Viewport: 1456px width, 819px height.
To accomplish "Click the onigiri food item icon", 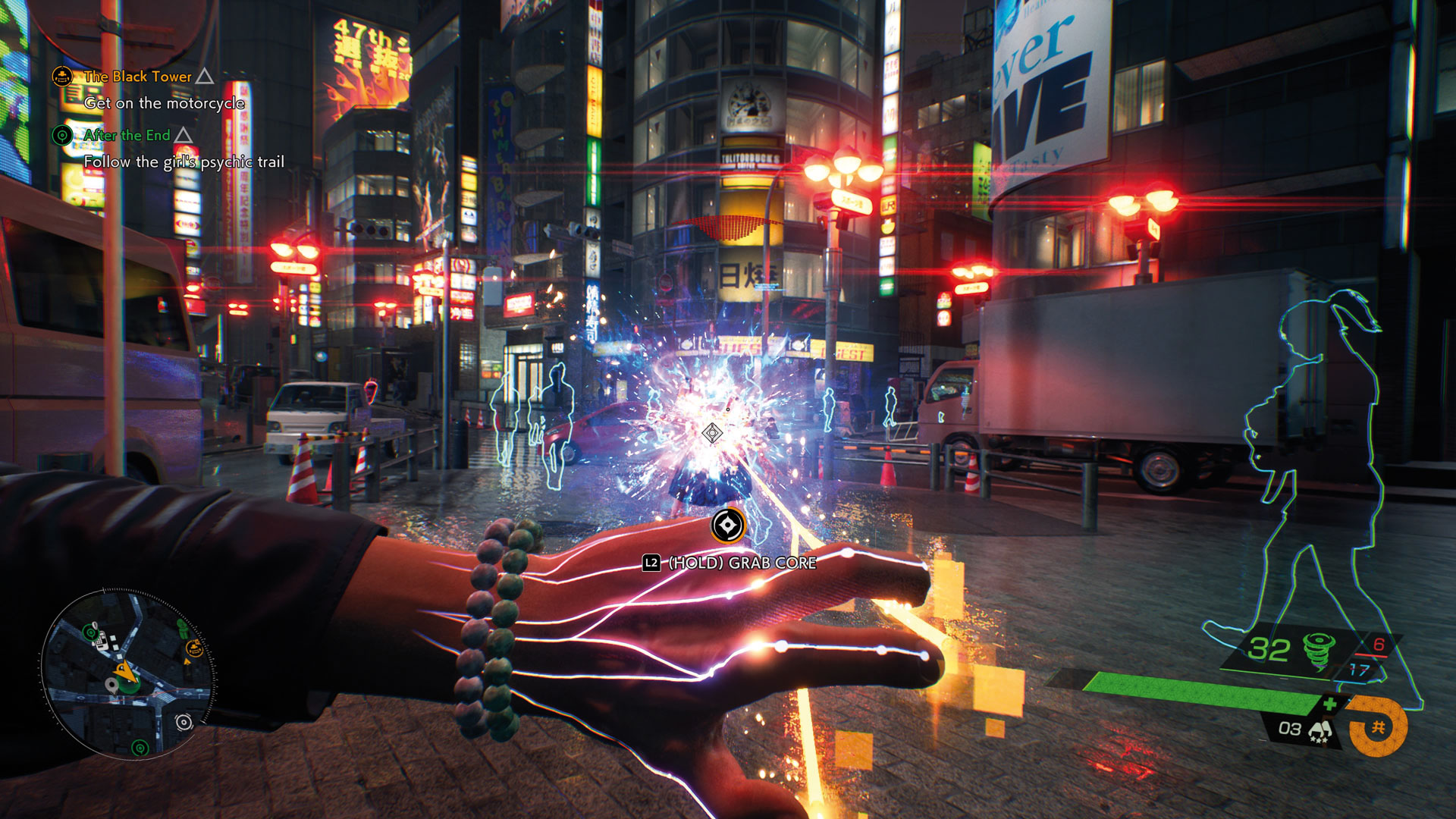I will (1320, 731).
